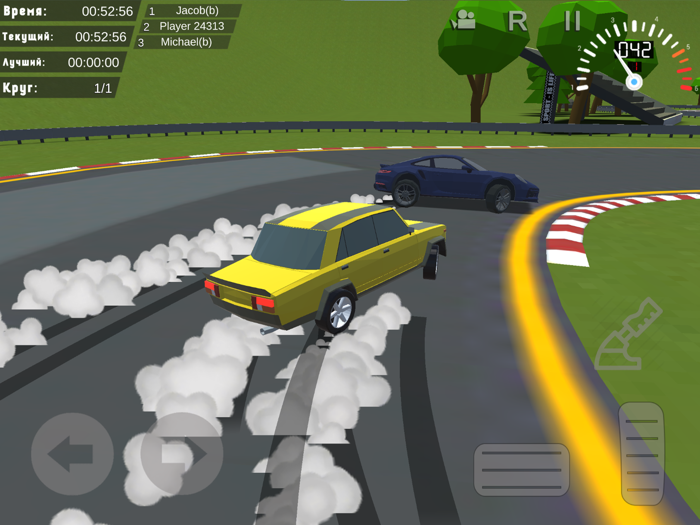Hit the R reset car button
Viewport: 700px width, 525px height.
pyautogui.click(x=517, y=20)
